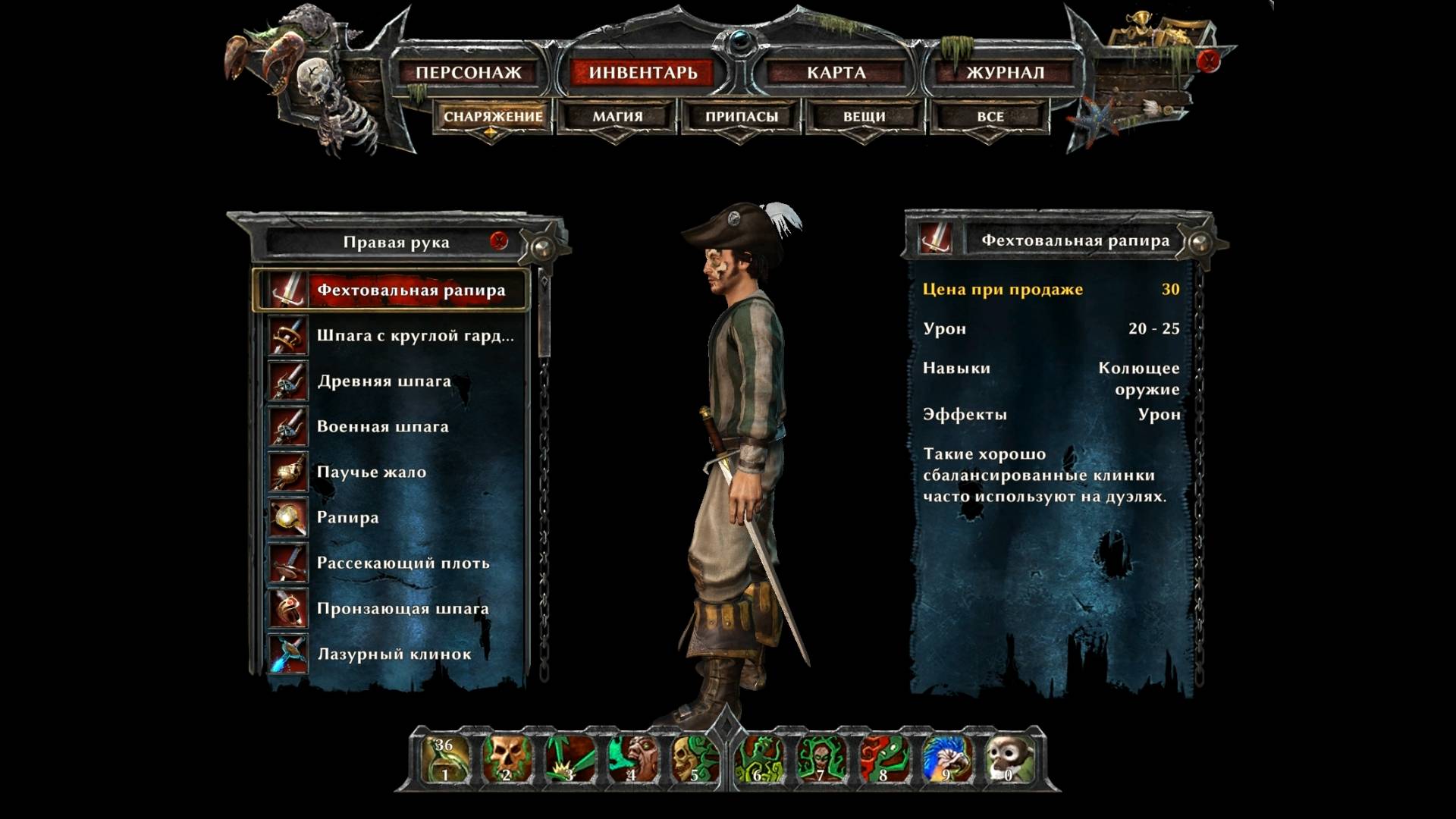
Task: Select Рассекающий плоть blade
Action: pos(404,563)
